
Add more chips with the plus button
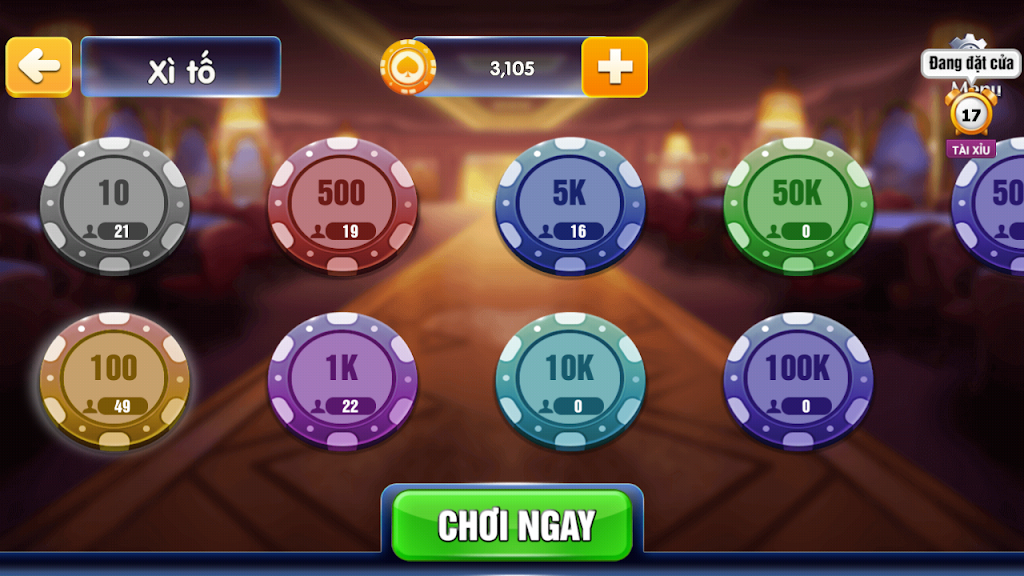pos(614,67)
